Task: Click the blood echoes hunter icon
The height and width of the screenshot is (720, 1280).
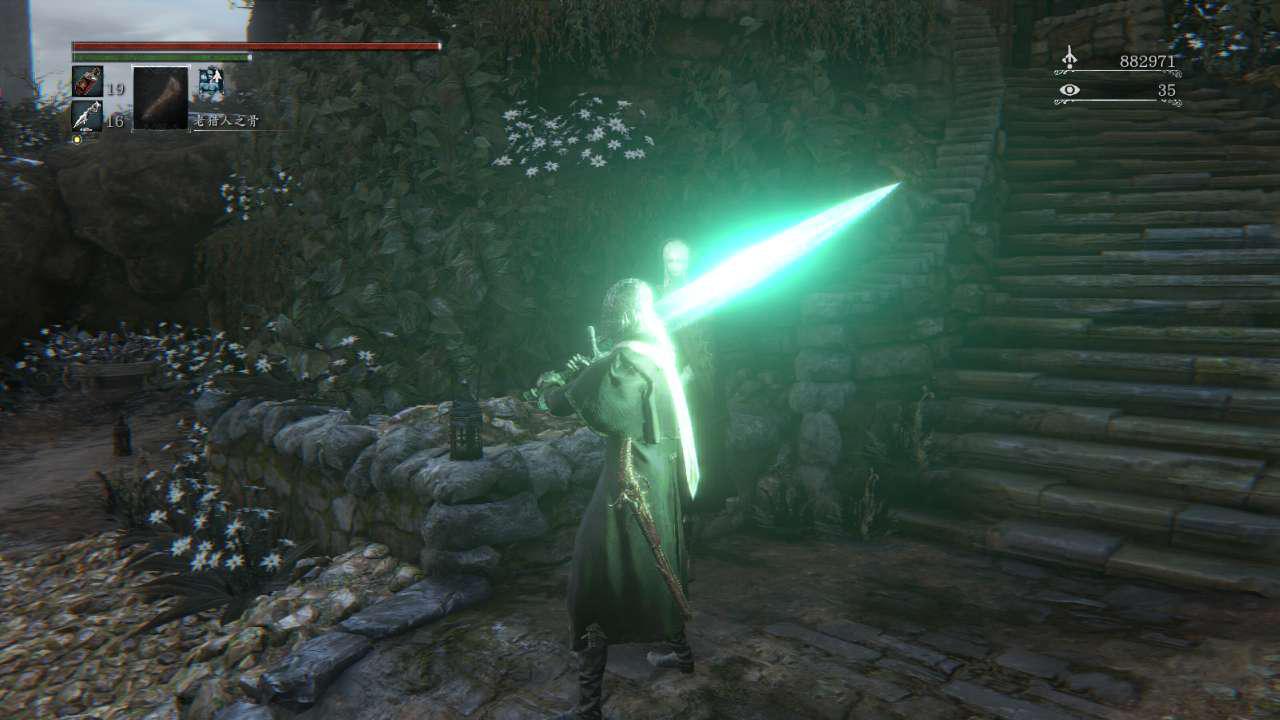Action: click(1070, 58)
